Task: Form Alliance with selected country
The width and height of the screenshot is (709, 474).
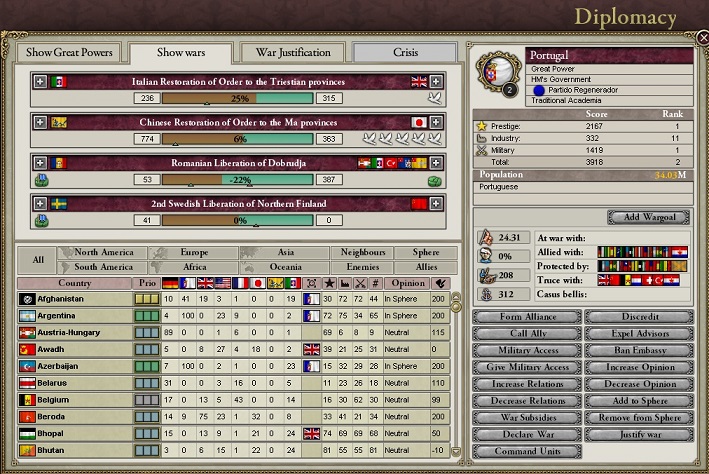Action: click(526, 317)
